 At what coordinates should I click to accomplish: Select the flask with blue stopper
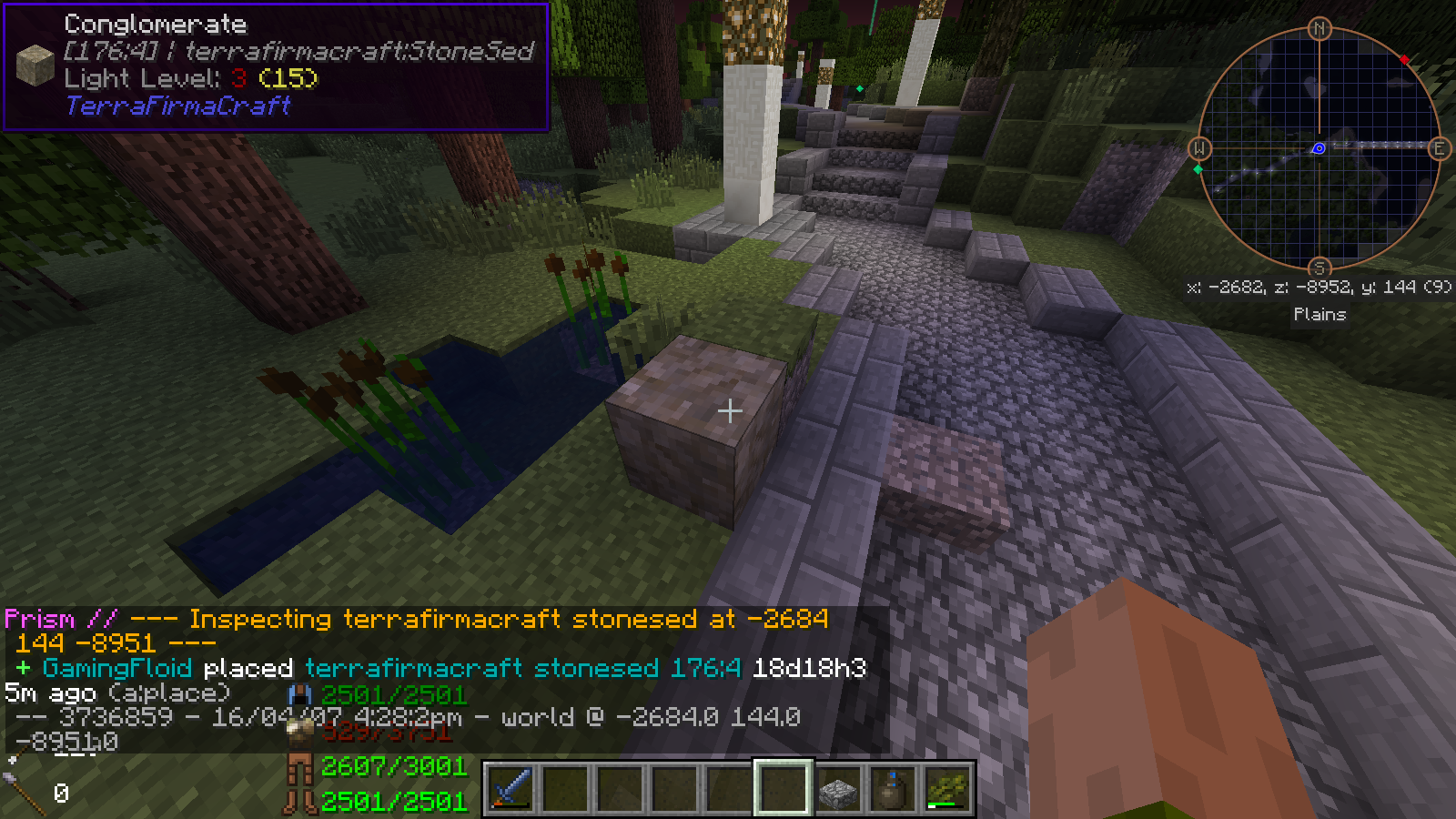click(893, 789)
